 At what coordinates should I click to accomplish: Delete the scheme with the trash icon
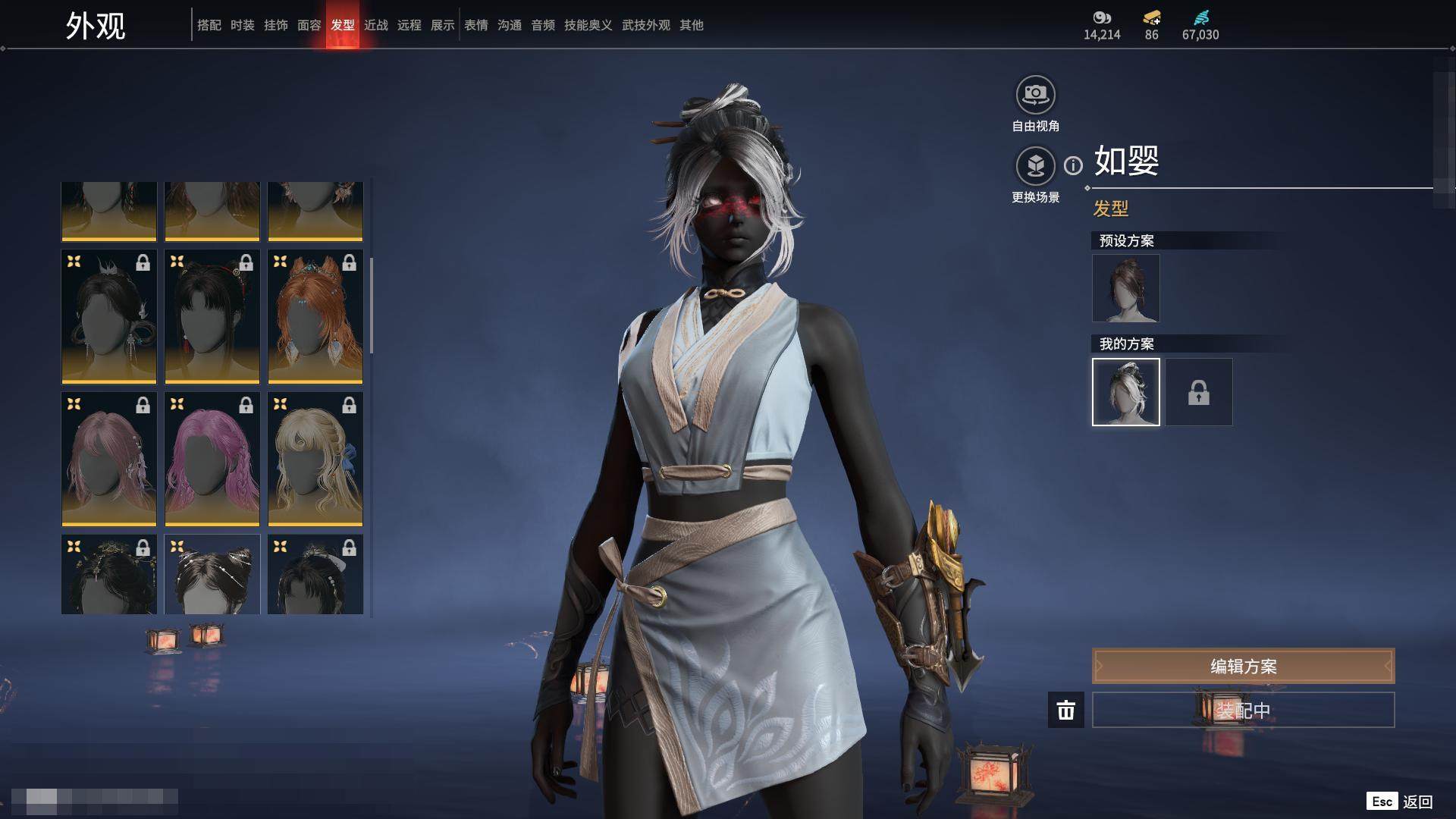[1065, 710]
